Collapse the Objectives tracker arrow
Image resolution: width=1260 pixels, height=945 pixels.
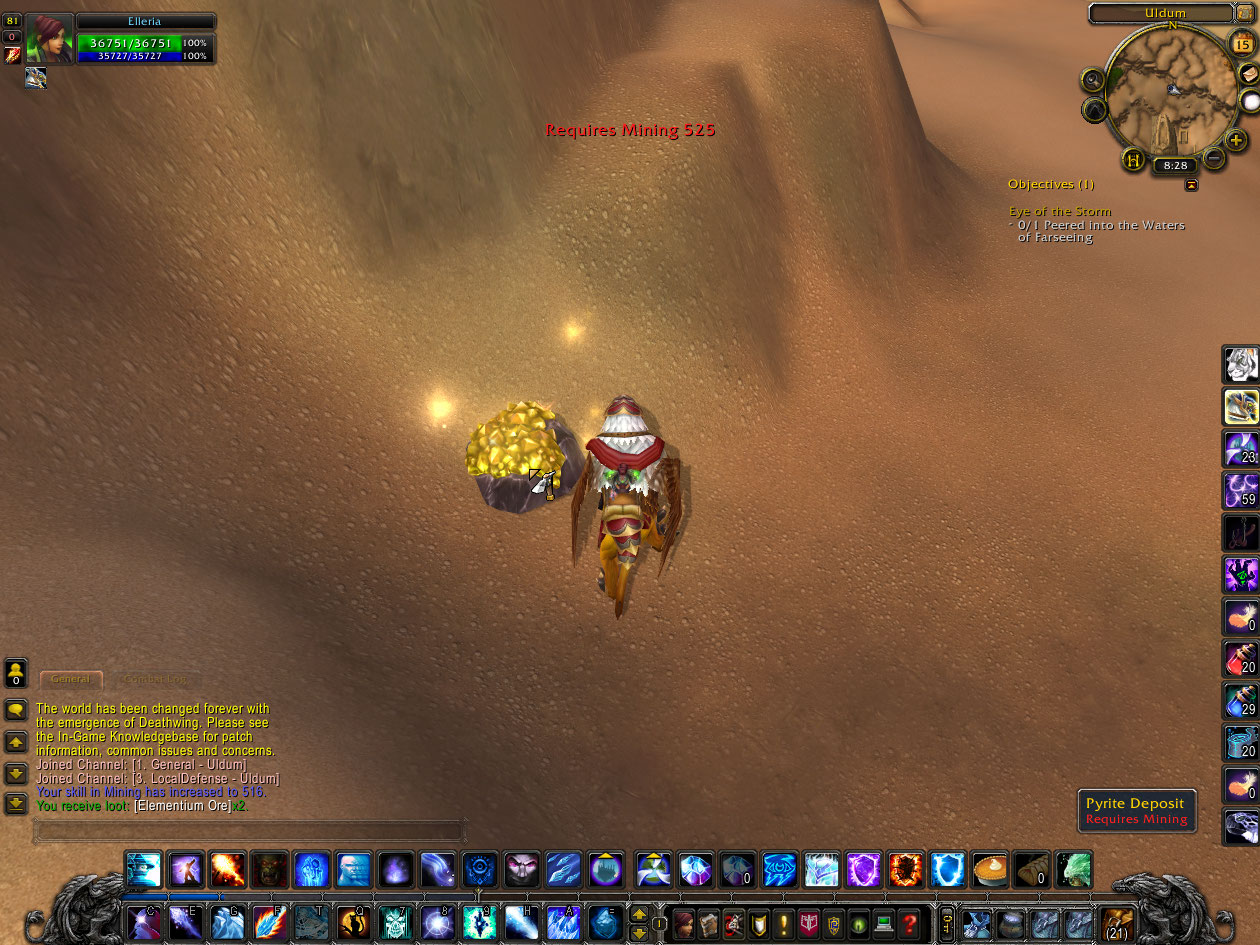pos(1191,185)
